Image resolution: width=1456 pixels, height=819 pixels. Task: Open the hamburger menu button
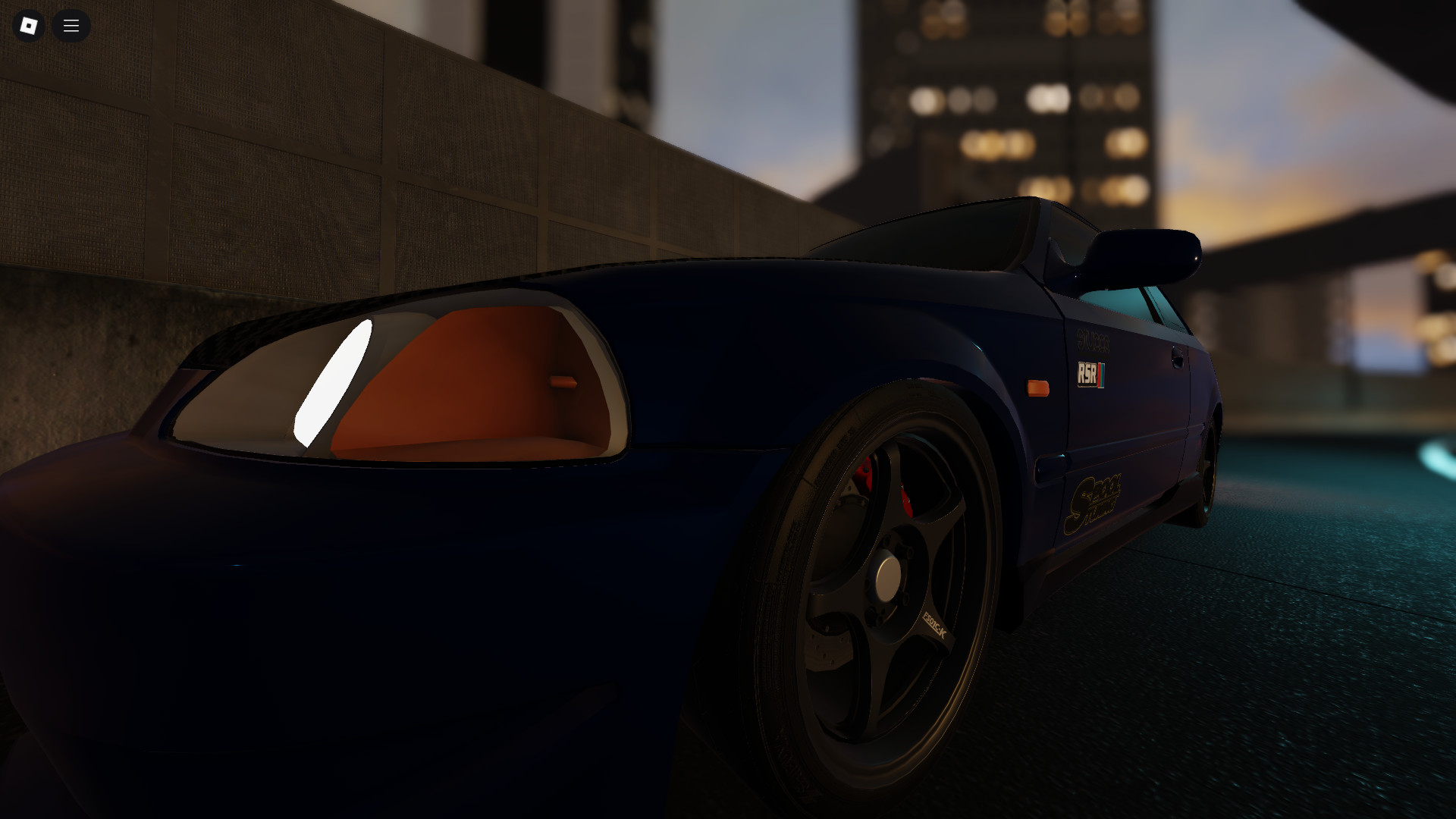coord(71,26)
